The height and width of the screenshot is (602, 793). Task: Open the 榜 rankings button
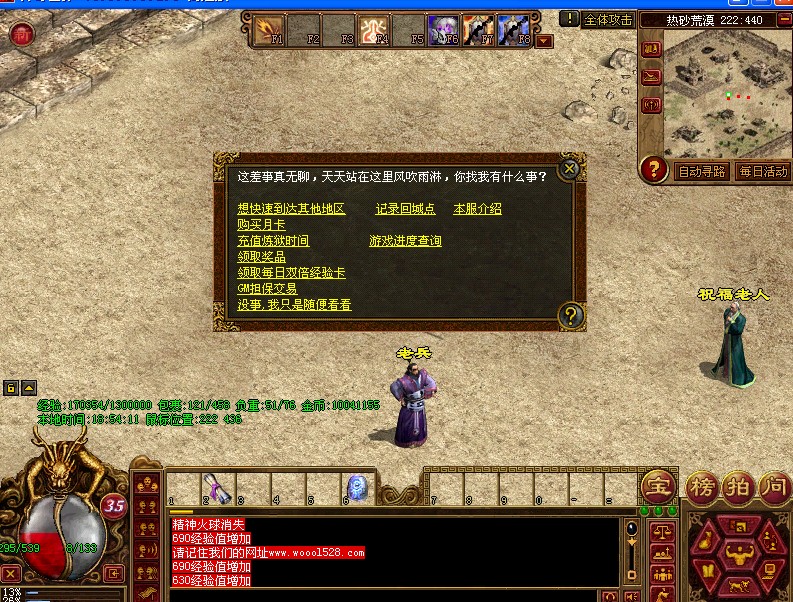coord(702,488)
